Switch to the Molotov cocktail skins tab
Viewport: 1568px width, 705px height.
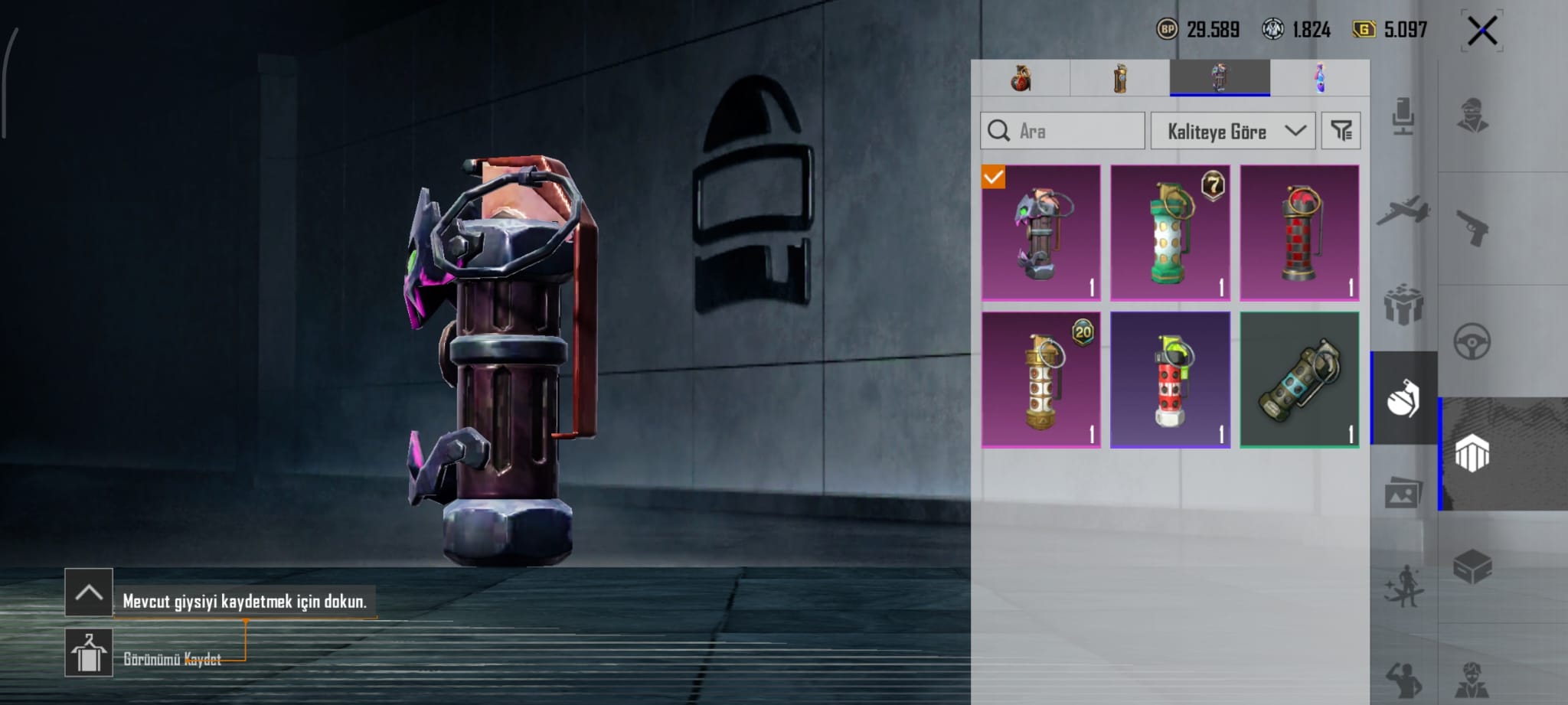[1320, 78]
